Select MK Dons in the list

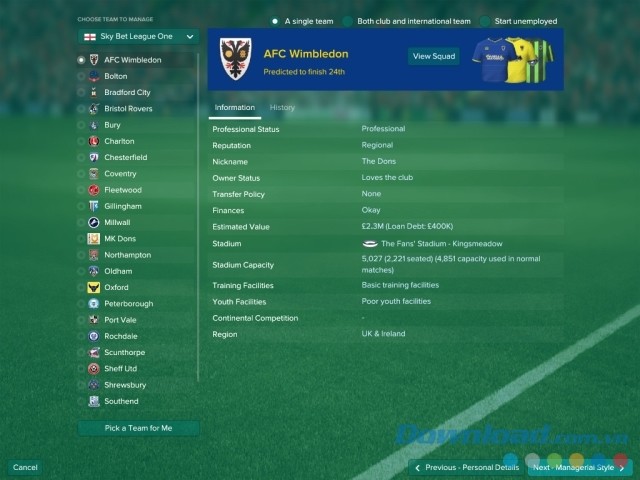(120, 239)
